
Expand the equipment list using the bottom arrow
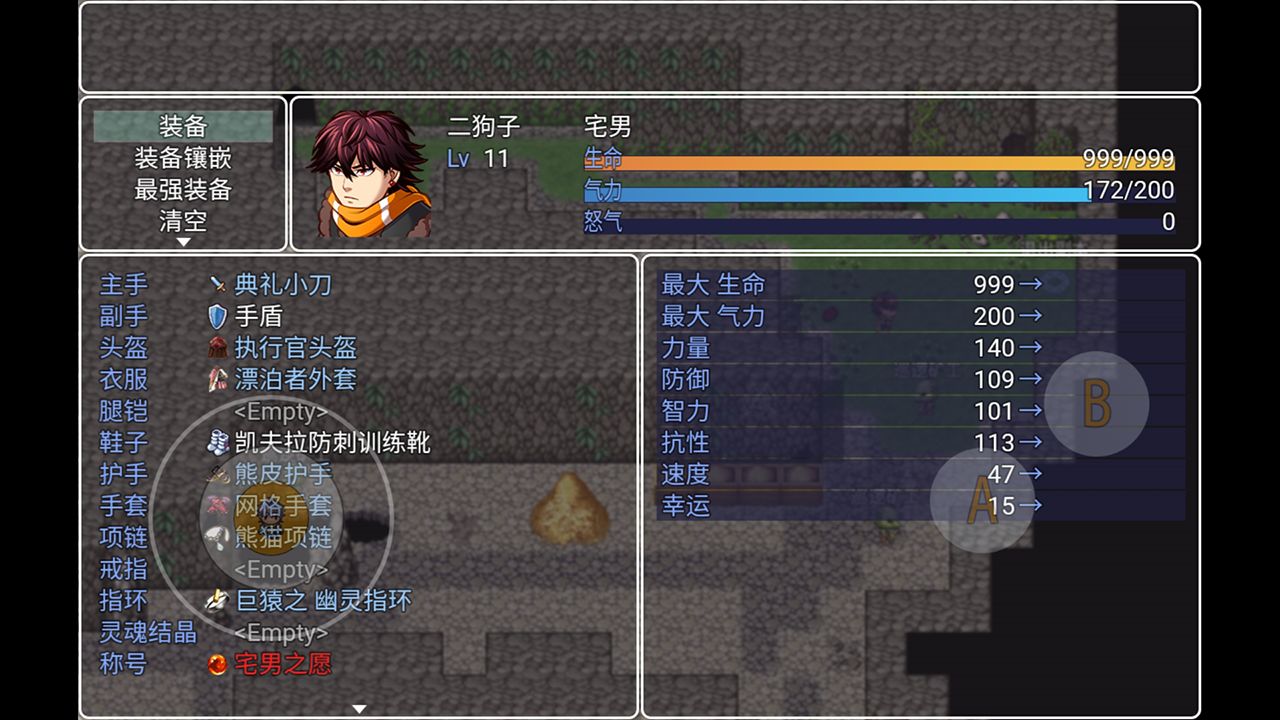[x=360, y=706]
